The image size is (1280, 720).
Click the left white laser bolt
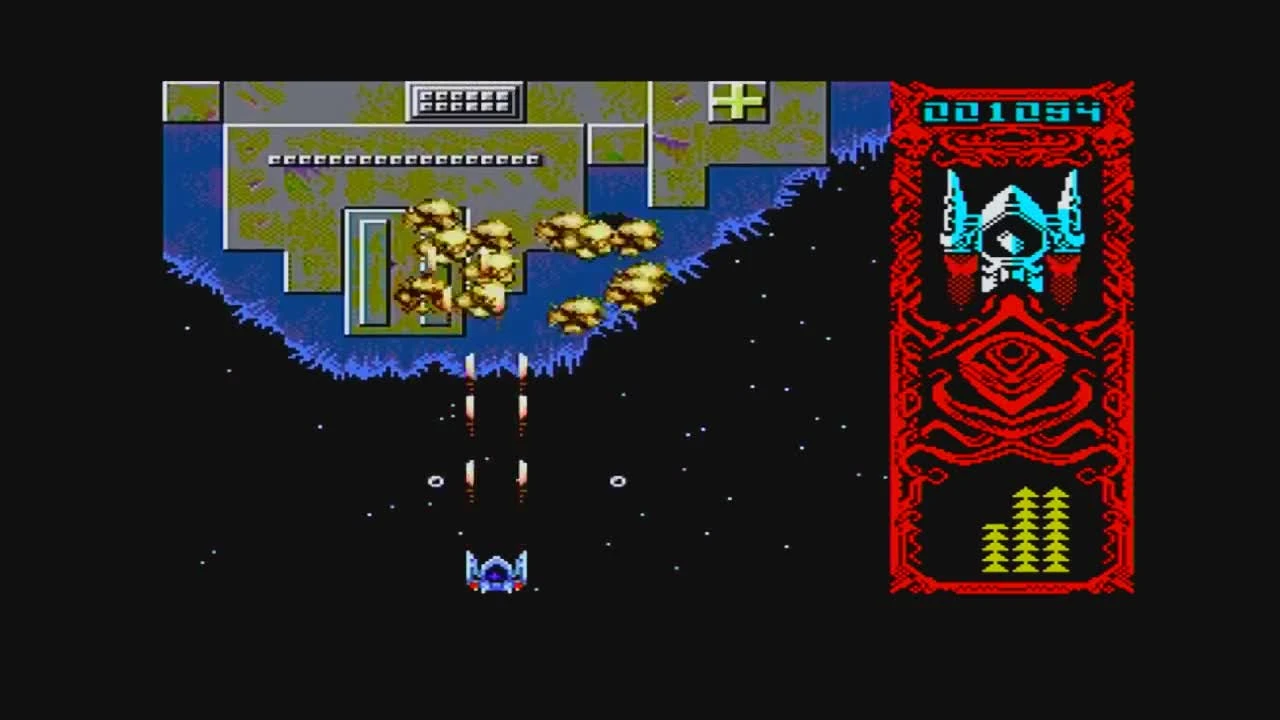click(x=470, y=400)
